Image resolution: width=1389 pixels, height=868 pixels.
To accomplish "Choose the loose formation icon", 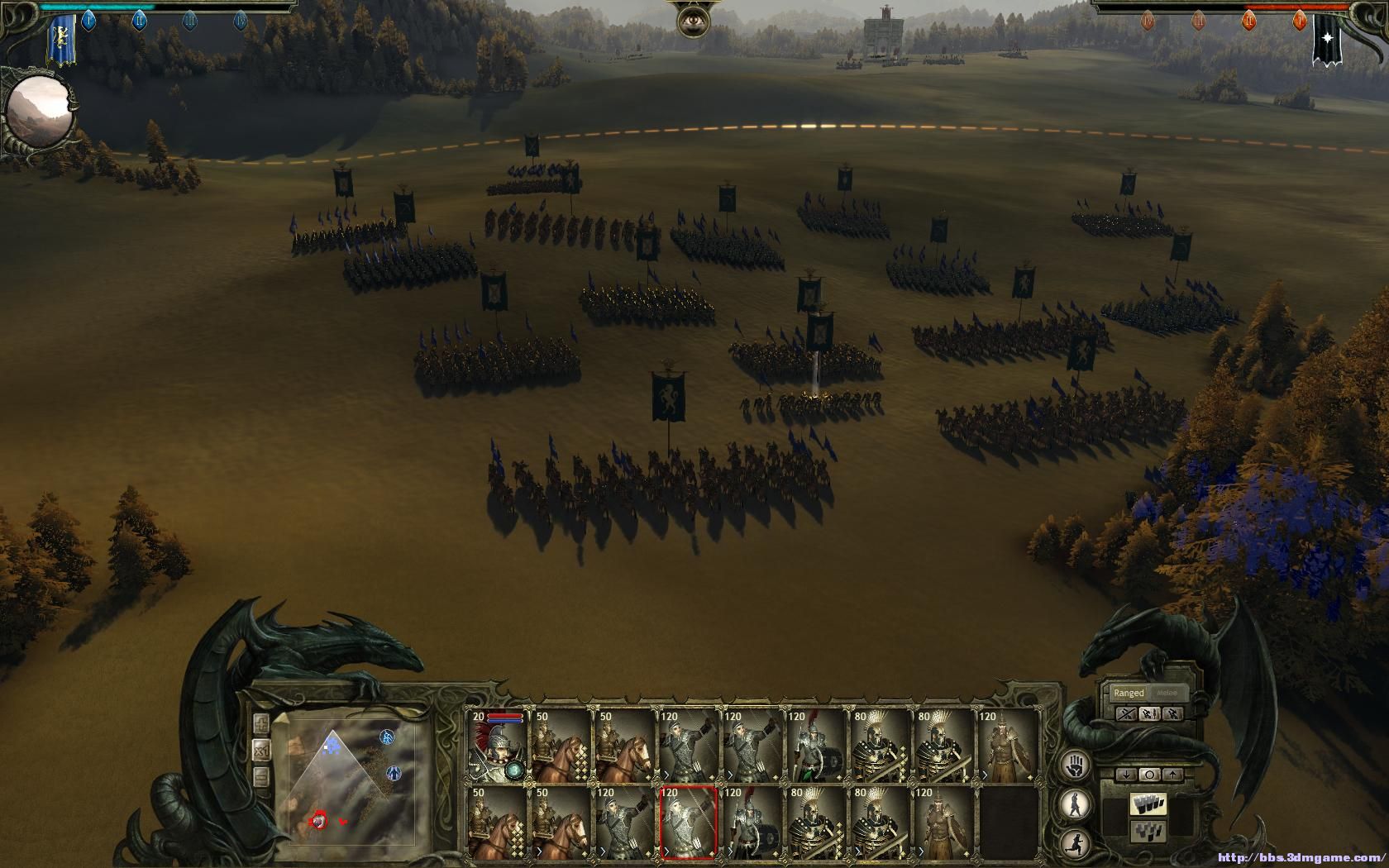I will 1150,830.
